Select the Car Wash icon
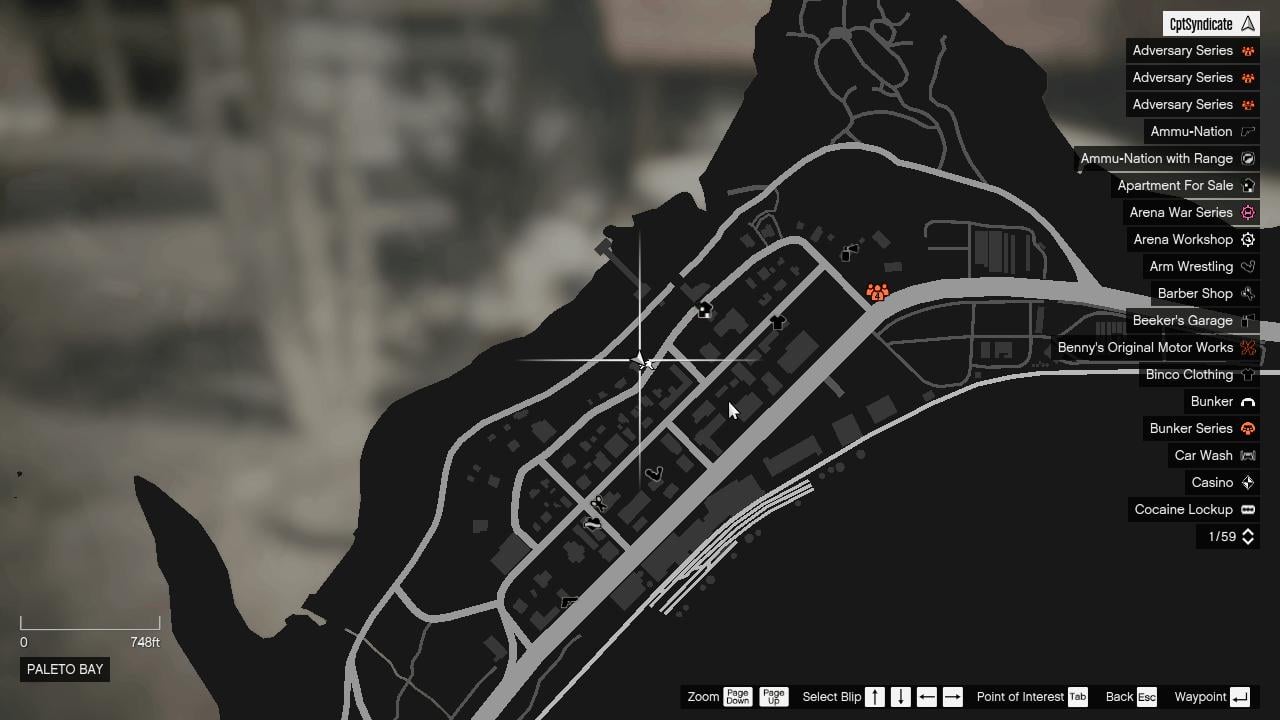The height and width of the screenshot is (720, 1280). click(x=1247, y=455)
